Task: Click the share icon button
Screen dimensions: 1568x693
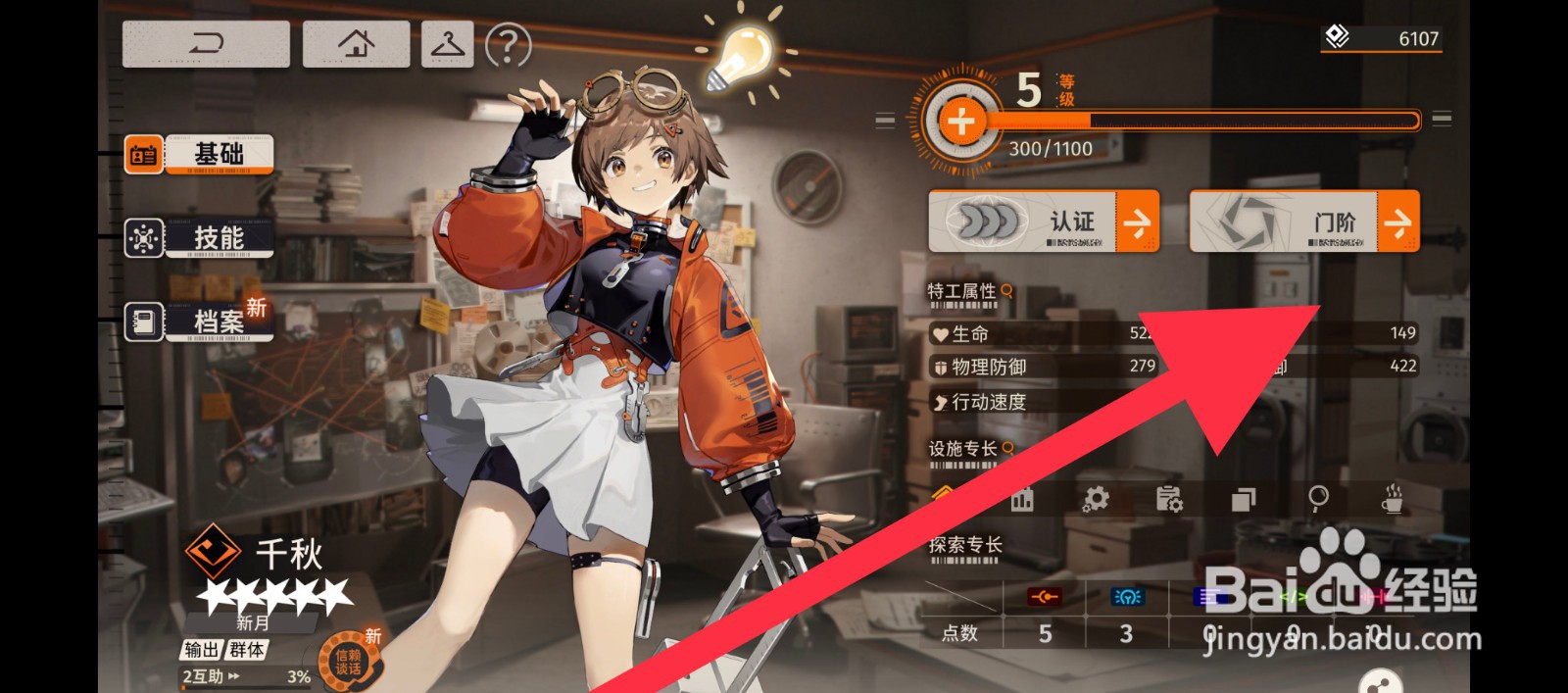Action: (1381, 682)
